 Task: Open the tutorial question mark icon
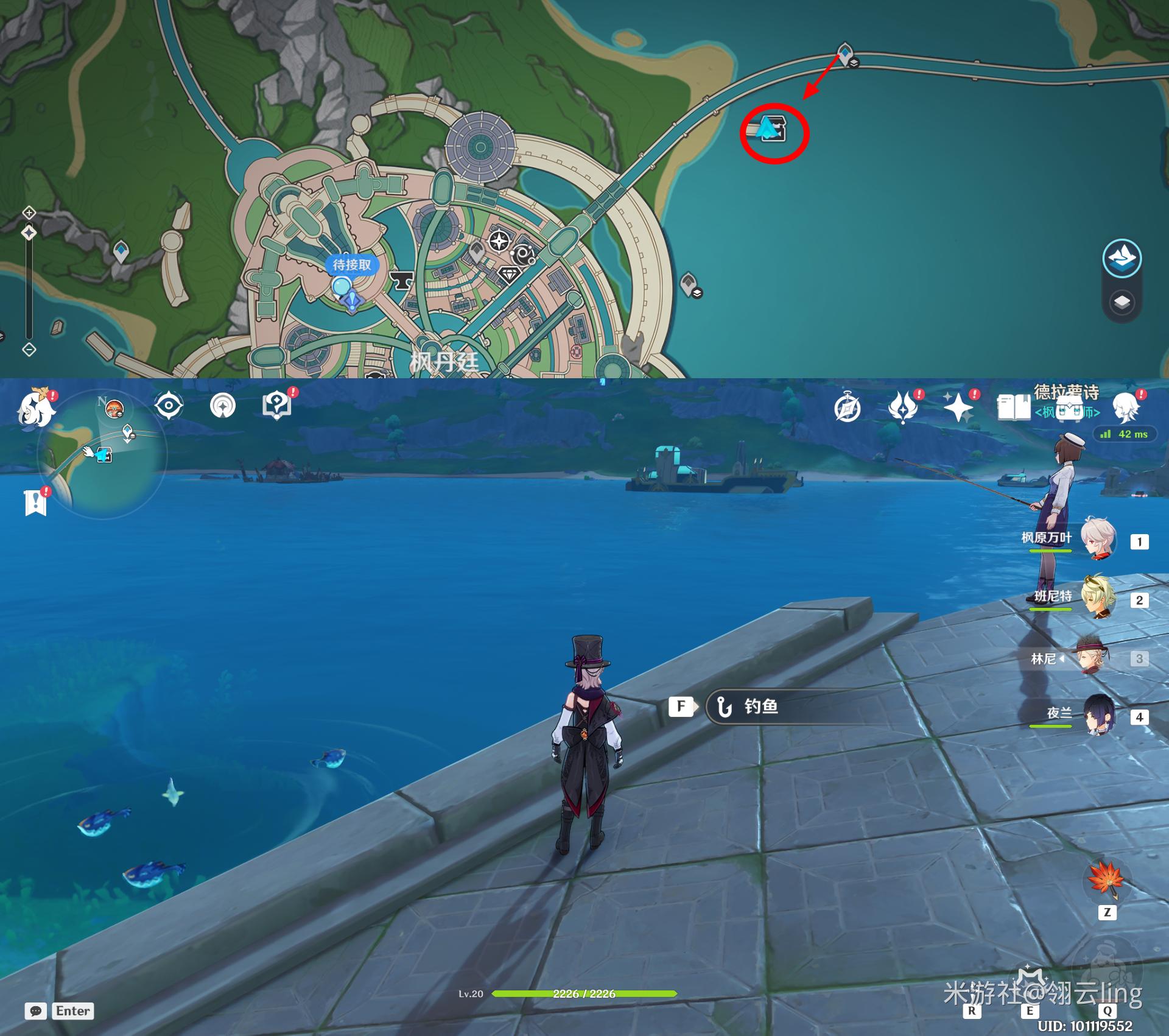click(277, 405)
